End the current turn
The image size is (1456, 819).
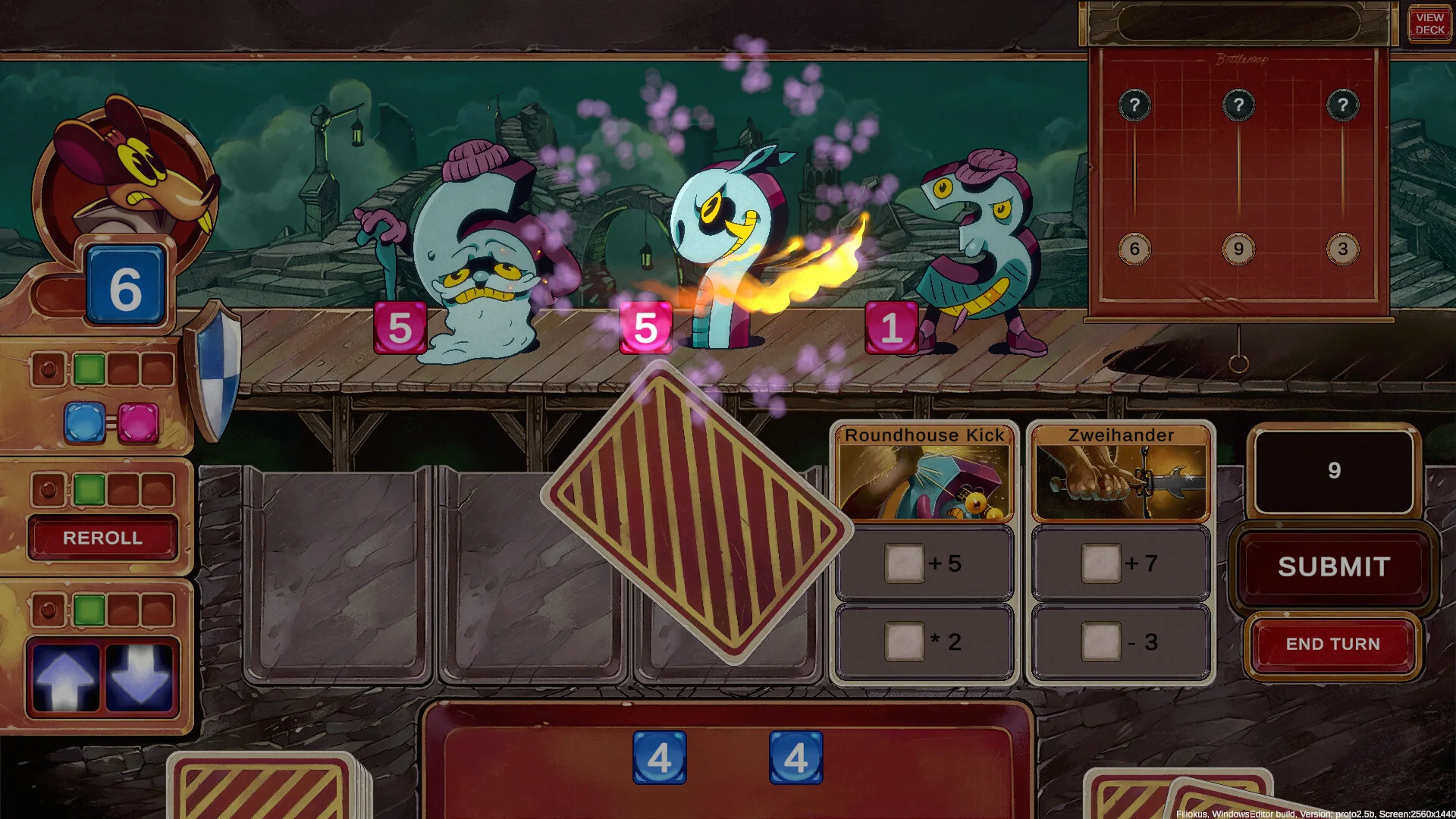click(1332, 644)
